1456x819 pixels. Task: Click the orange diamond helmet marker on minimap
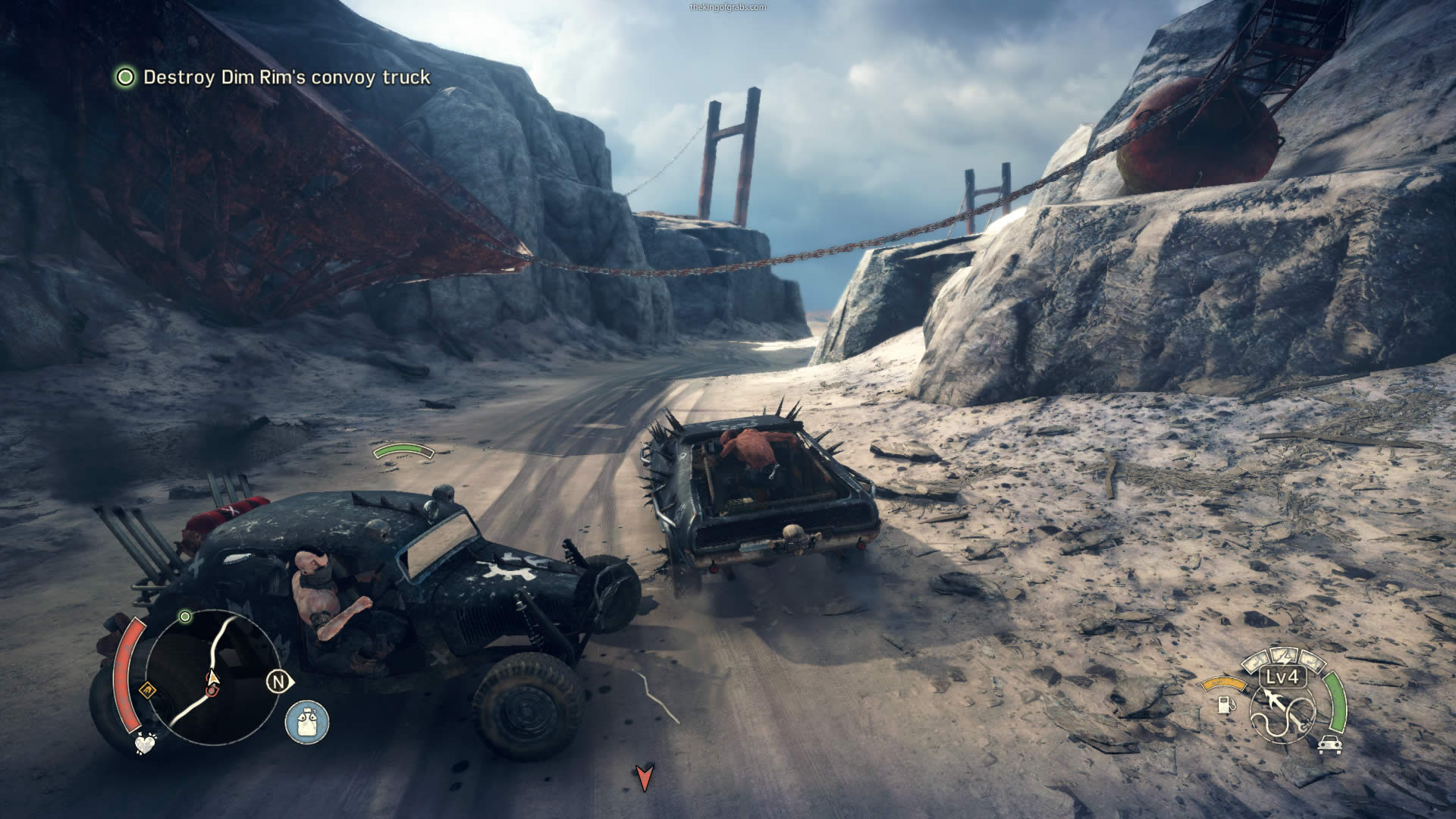tap(147, 690)
